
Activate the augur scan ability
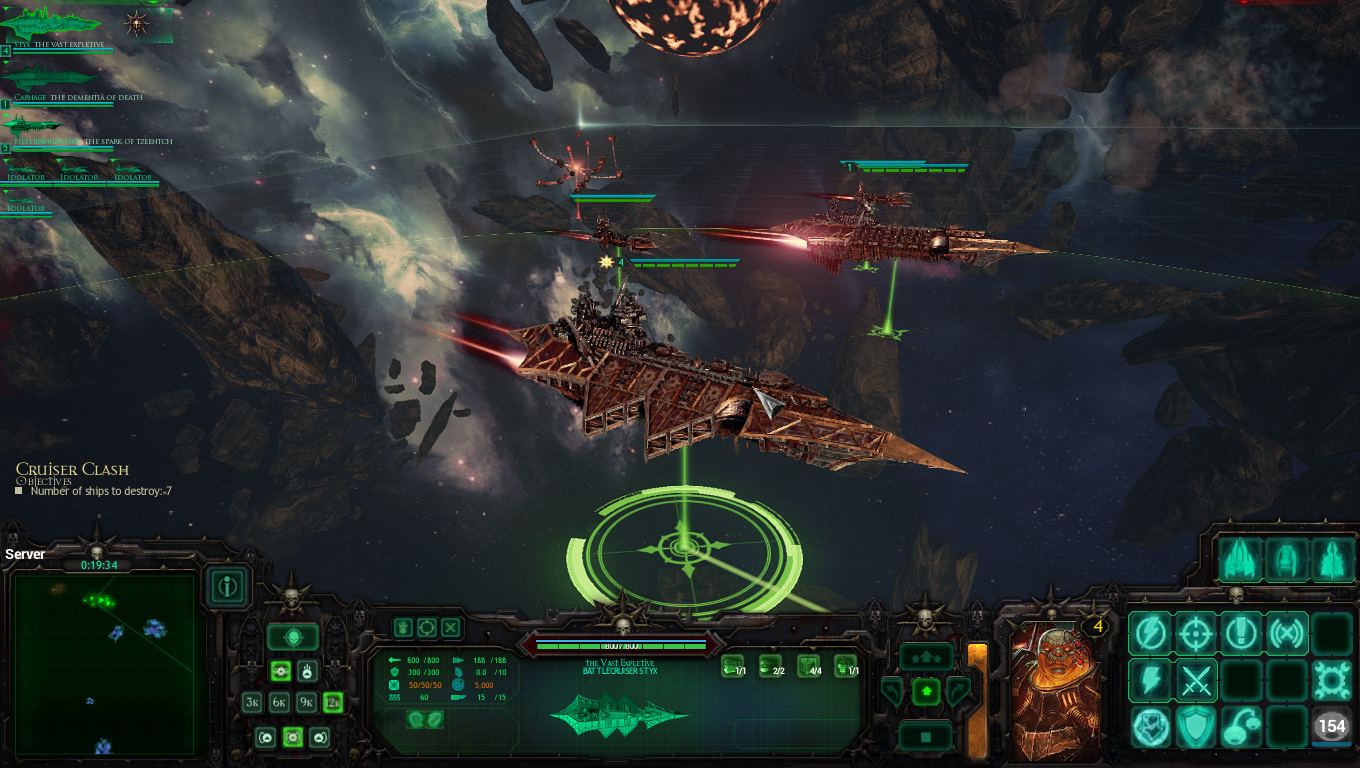pos(1286,633)
